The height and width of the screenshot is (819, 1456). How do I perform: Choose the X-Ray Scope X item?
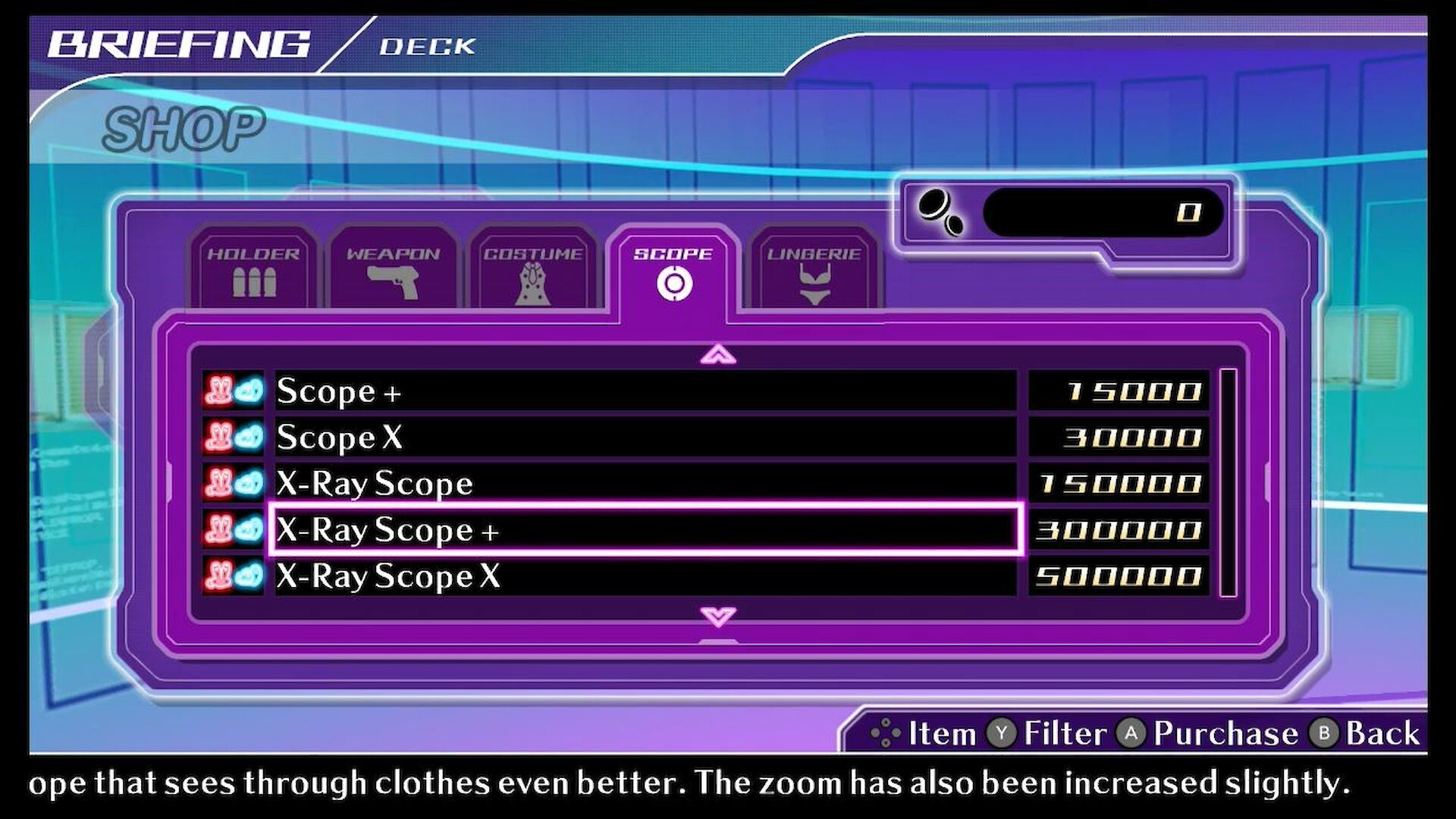click(x=645, y=576)
